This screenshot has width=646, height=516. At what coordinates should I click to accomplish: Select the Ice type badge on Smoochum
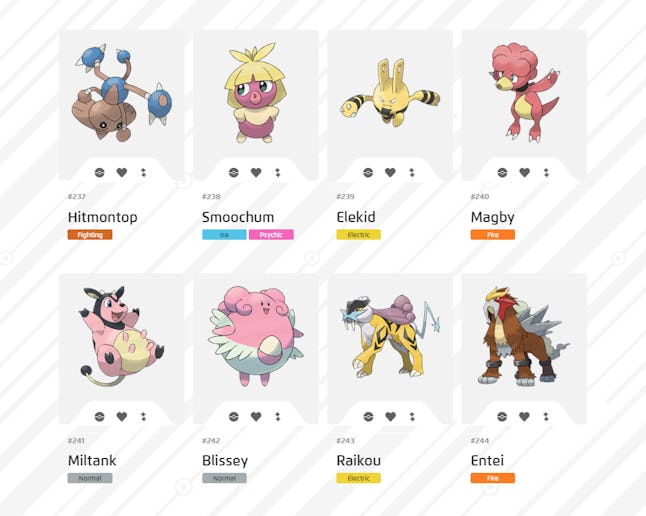[224, 235]
